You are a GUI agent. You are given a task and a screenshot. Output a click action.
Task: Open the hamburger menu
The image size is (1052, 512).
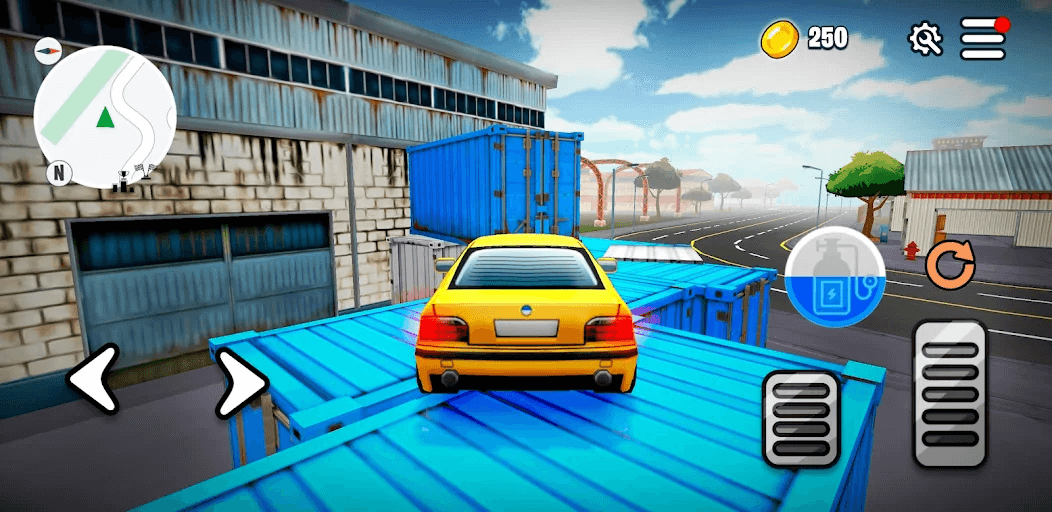coord(983,39)
